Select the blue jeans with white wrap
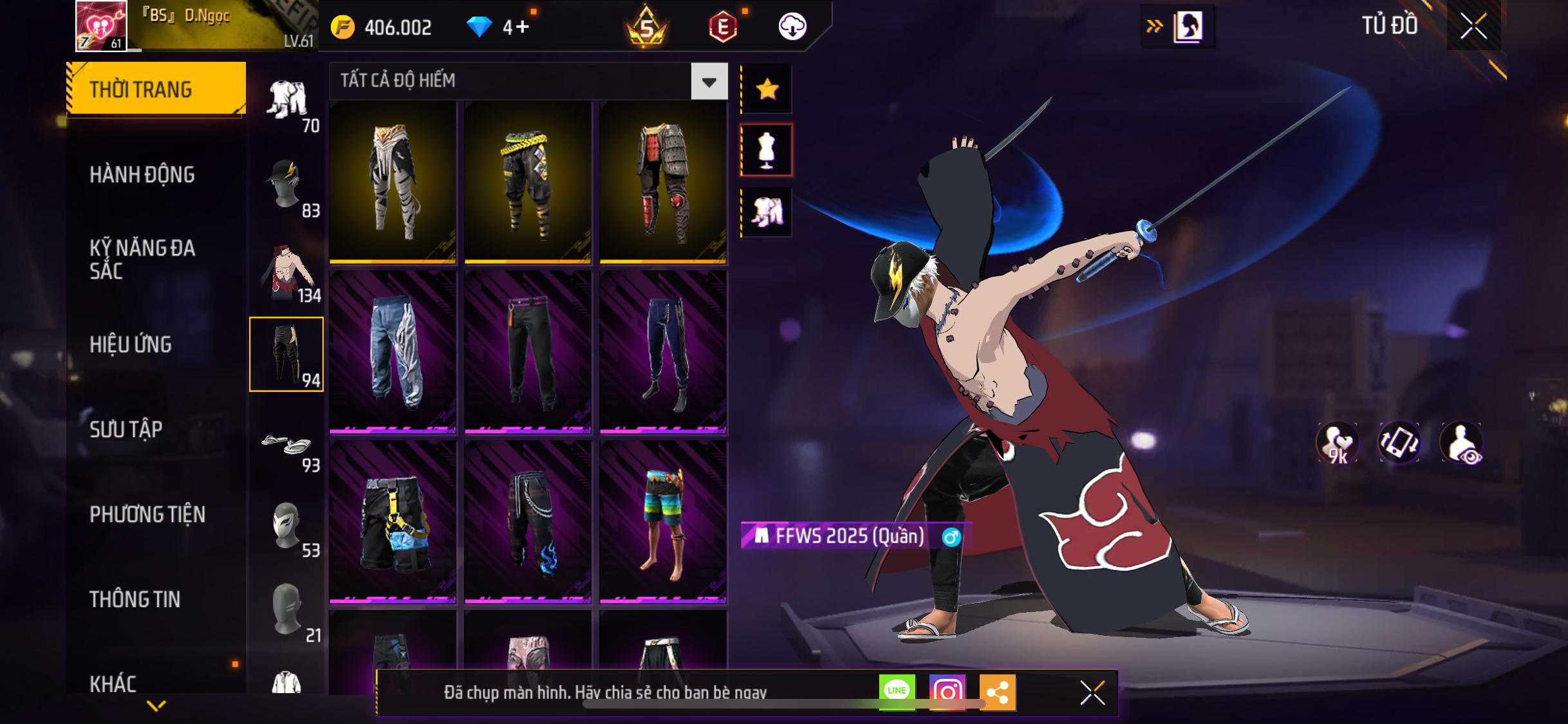Image resolution: width=1568 pixels, height=724 pixels. click(x=393, y=351)
